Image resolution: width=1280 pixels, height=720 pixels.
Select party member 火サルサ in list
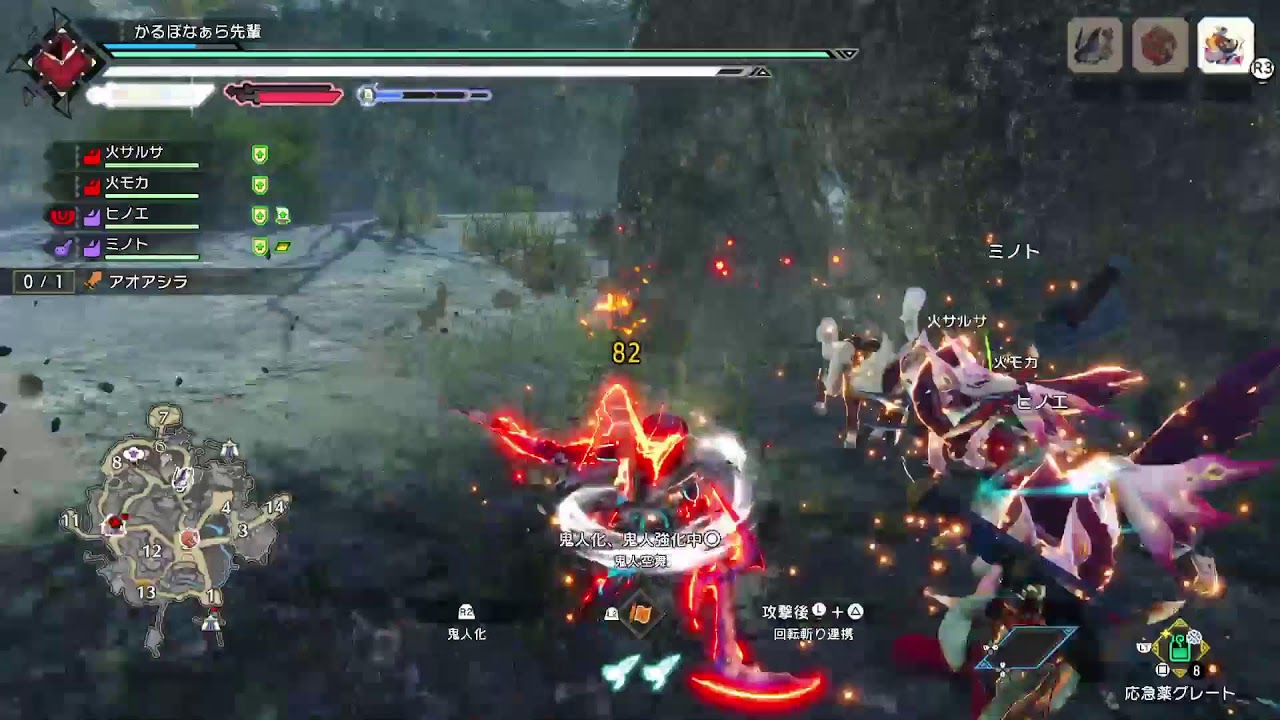[135, 153]
